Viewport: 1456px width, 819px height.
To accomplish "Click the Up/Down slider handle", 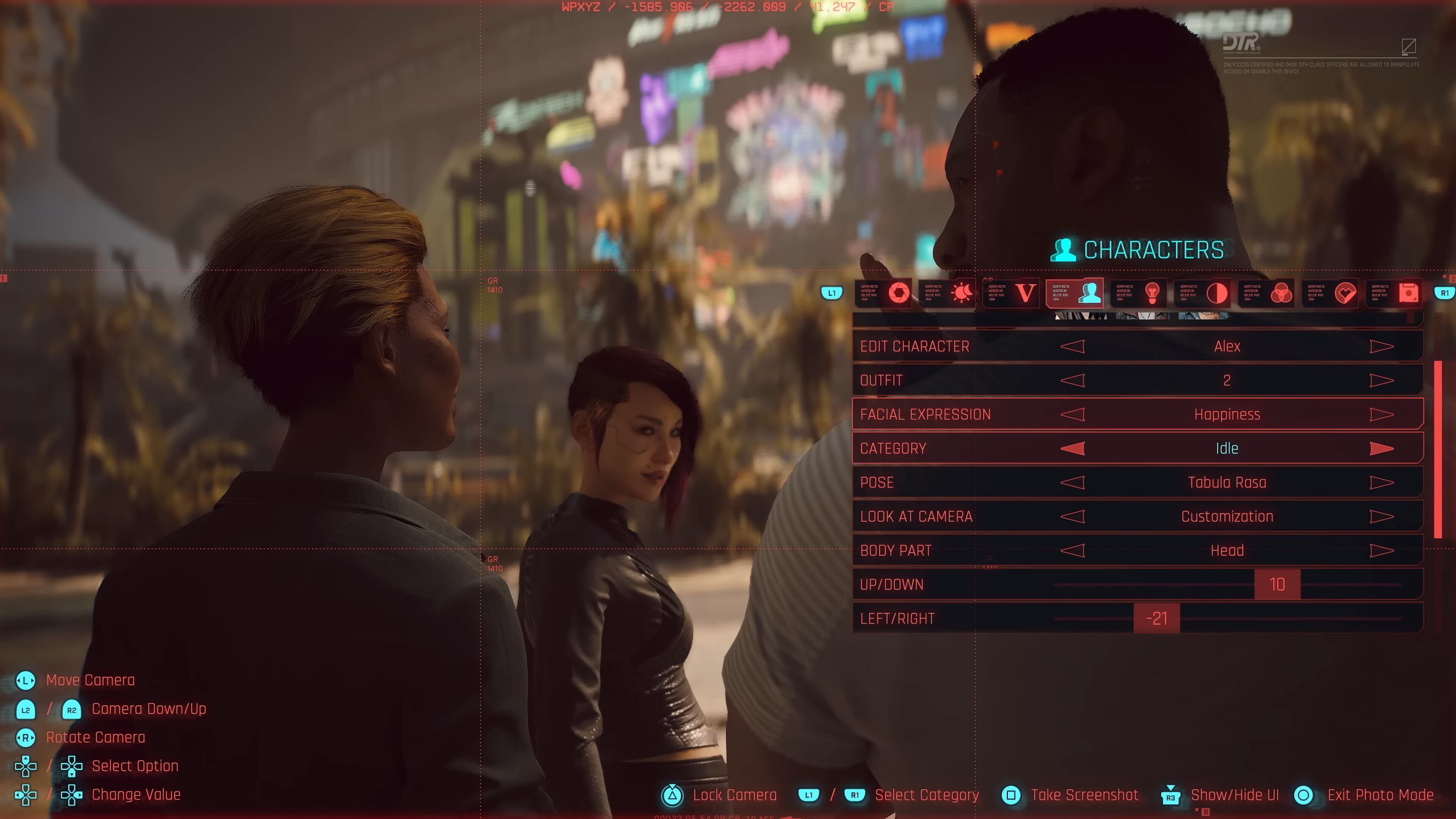I will [1277, 584].
